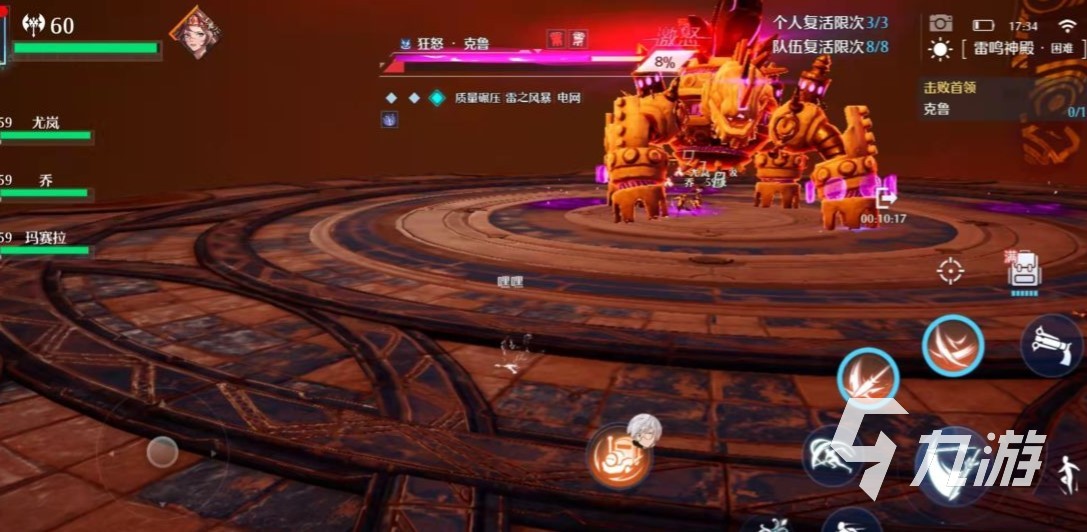Fire the crossbow weapon skill
The height and width of the screenshot is (532, 1087).
tap(1053, 345)
